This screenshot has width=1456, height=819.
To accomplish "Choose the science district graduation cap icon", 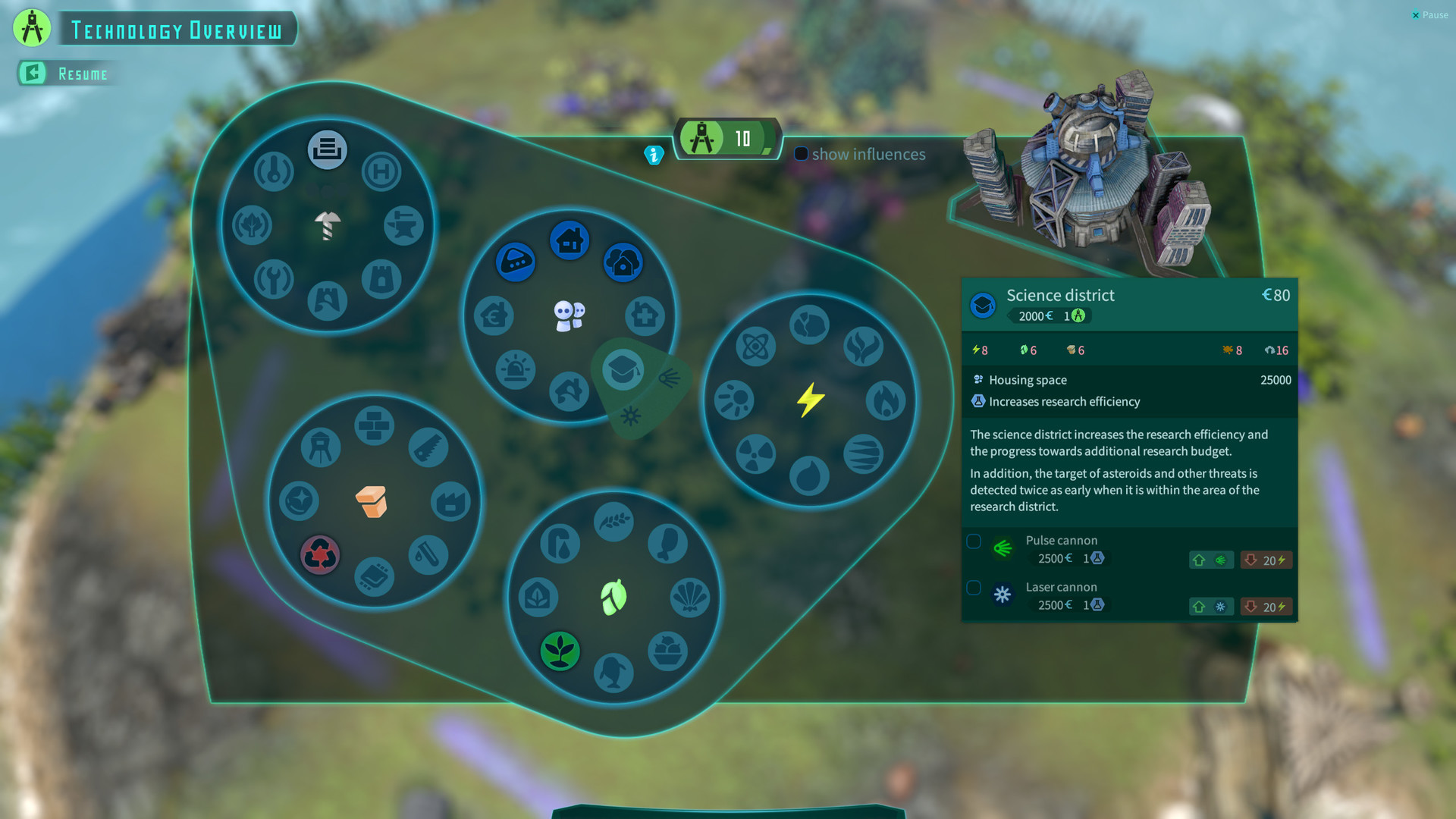I will click(x=623, y=370).
